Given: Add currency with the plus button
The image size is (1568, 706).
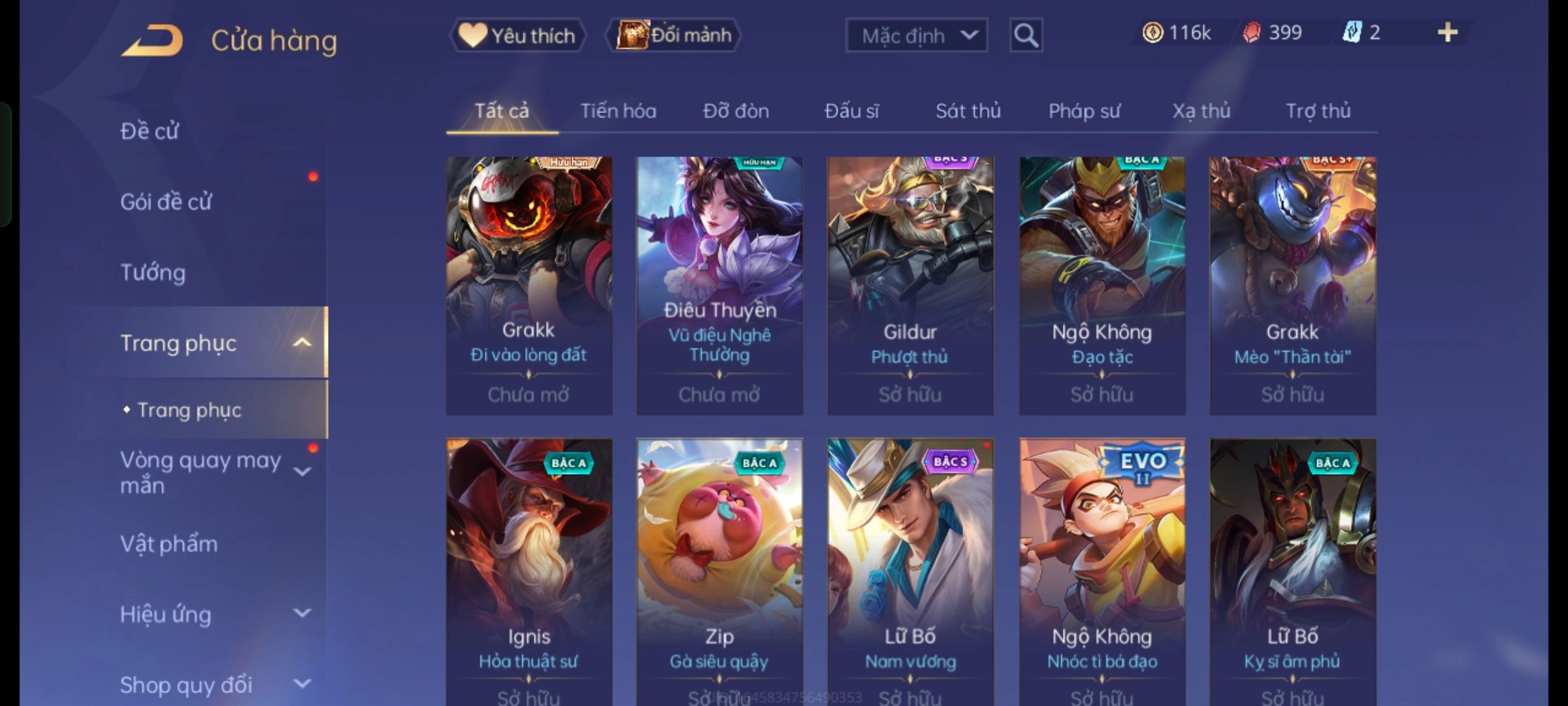Looking at the screenshot, I should pos(1447,33).
